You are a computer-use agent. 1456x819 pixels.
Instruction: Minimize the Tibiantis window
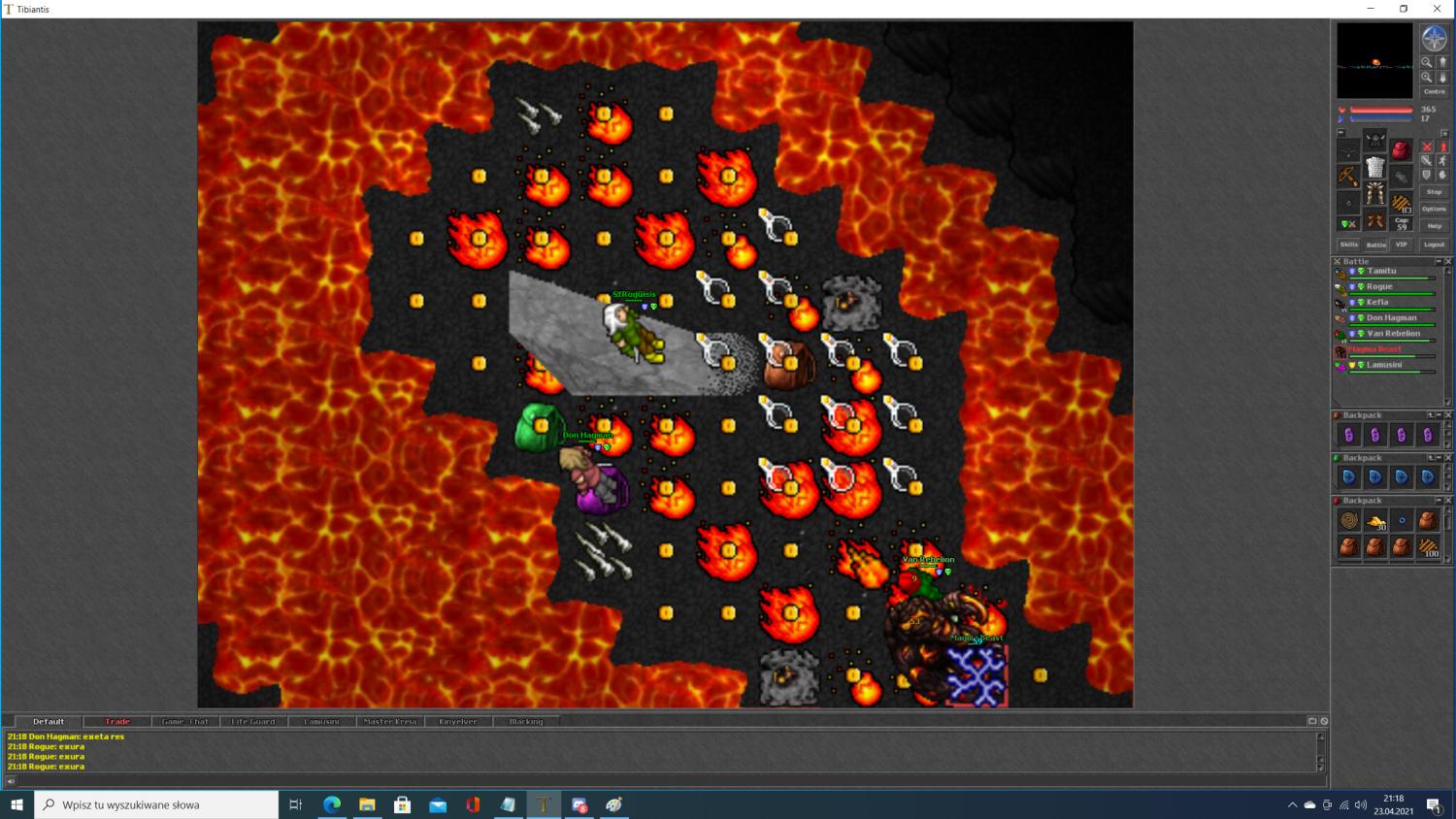1371,9
